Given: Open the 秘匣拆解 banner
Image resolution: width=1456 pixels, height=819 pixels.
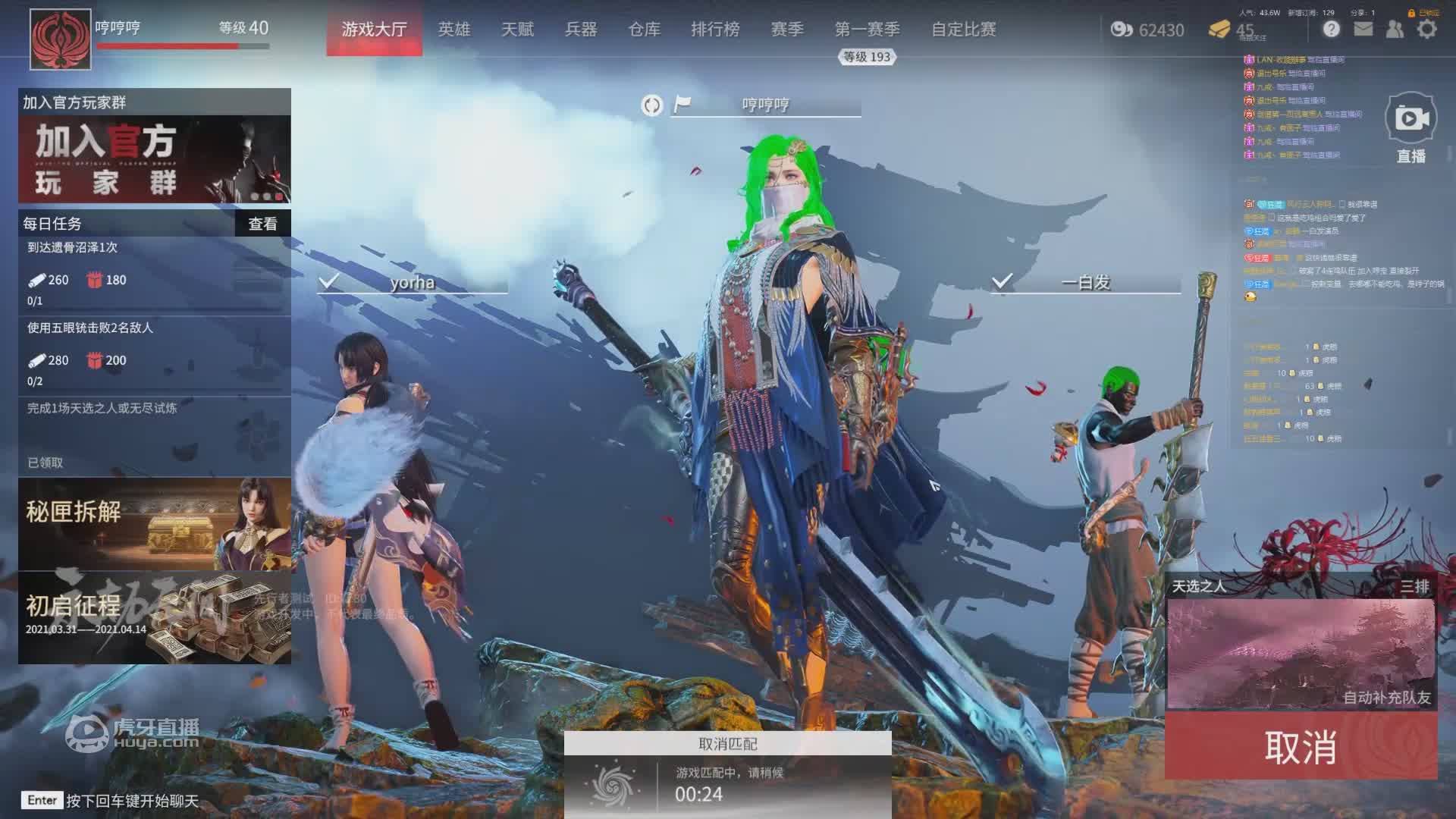Looking at the screenshot, I should (155, 523).
